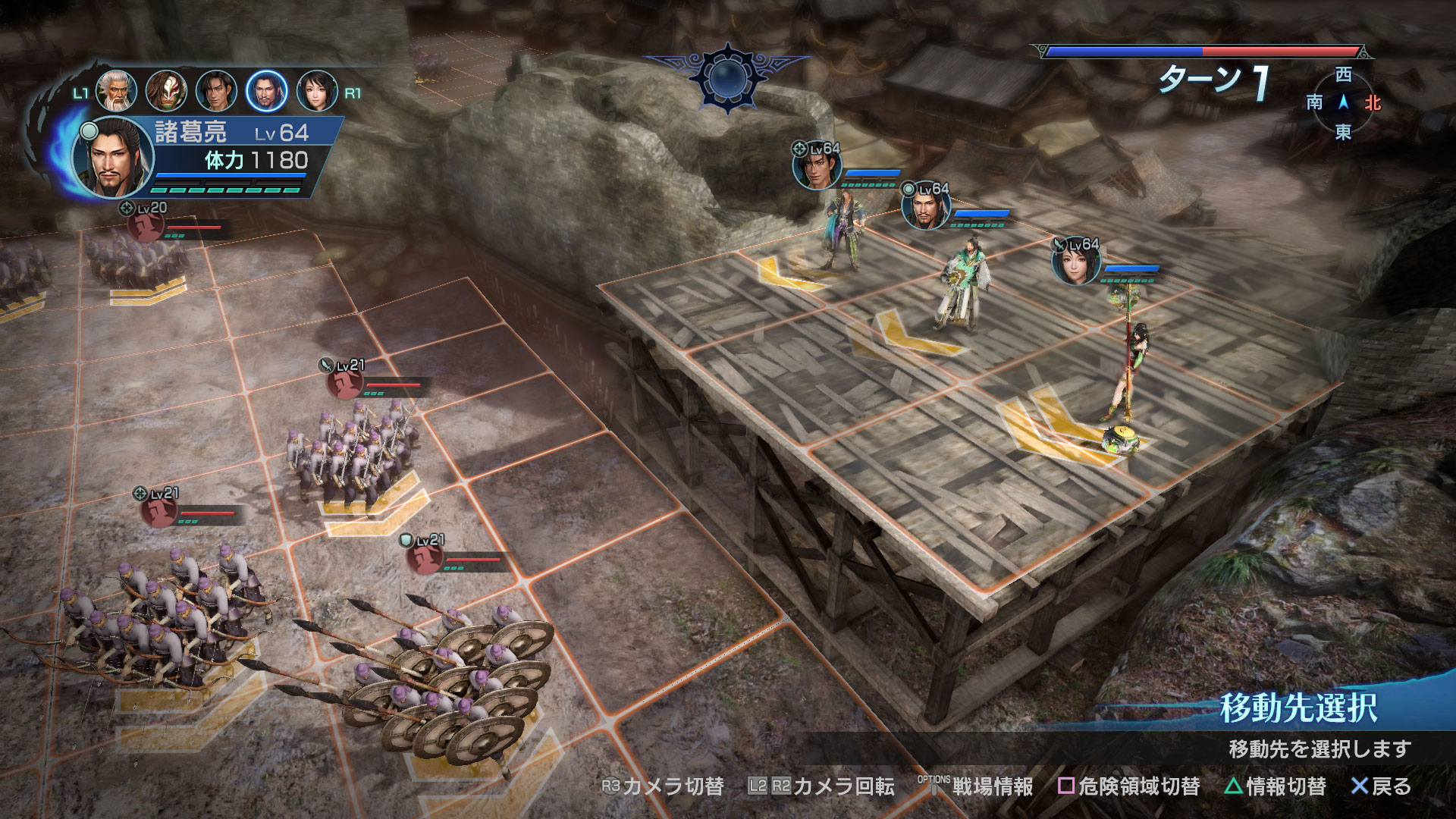Switch to the young dark-haired man portrait
The height and width of the screenshot is (819, 1456).
point(216,91)
